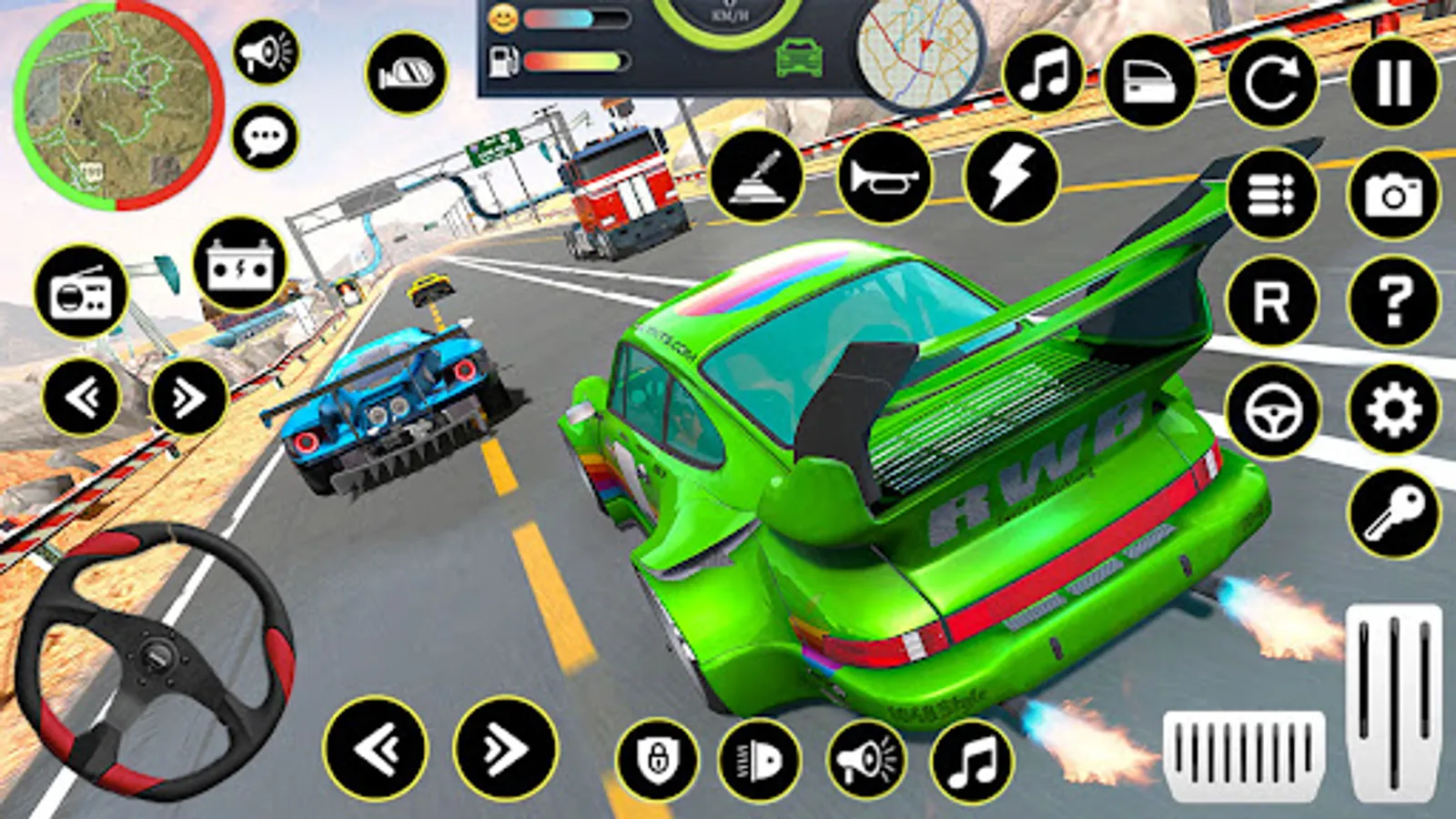Toggle the side mirror view icon
The height and width of the screenshot is (819, 1456).
click(406, 74)
